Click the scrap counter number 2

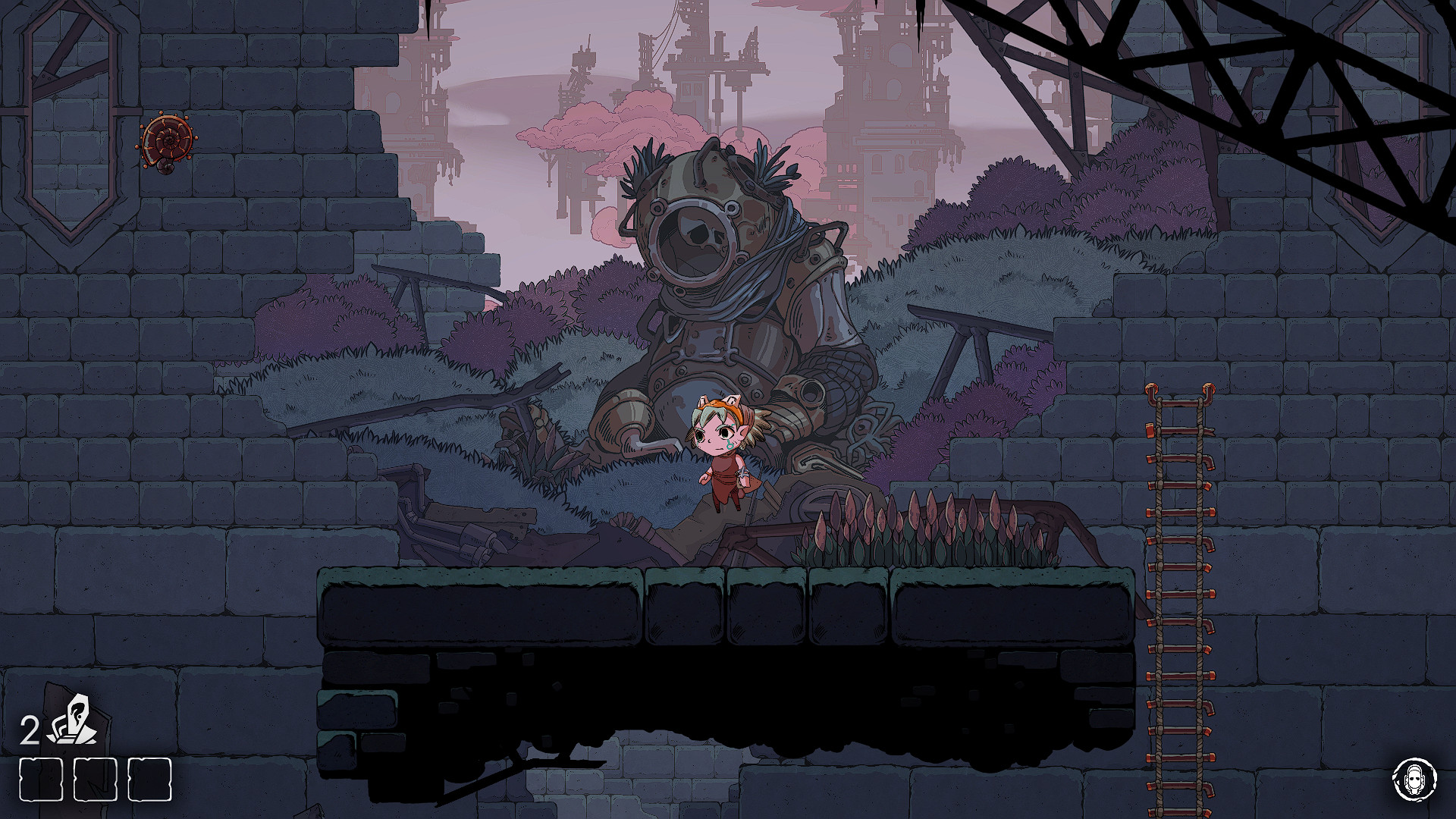coord(30,729)
